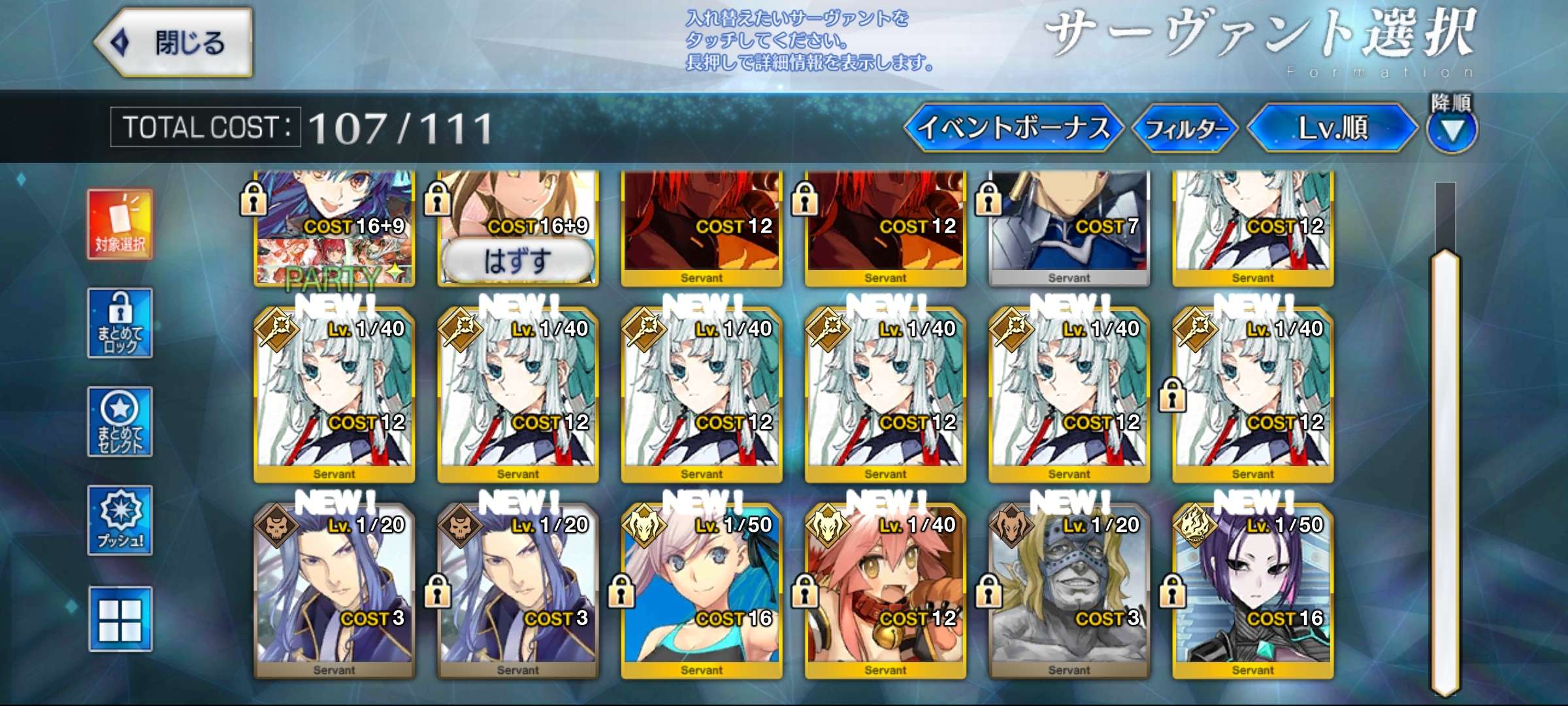This screenshot has height=706, width=1568.
Task: Pick the swimsuit servant card Lv. 1/50
Action: [701, 588]
